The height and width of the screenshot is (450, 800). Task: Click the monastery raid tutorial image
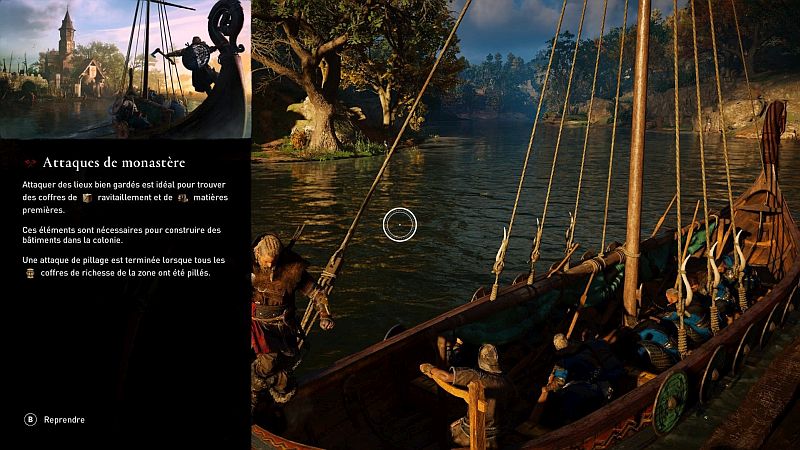[125, 69]
